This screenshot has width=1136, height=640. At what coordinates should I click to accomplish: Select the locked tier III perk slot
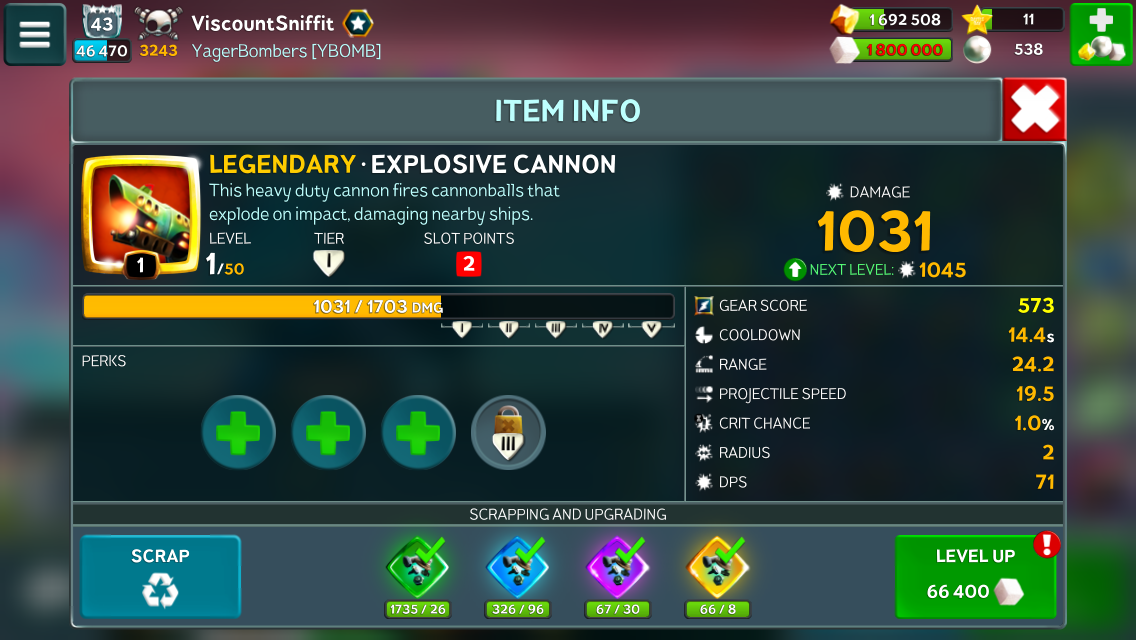click(x=508, y=433)
